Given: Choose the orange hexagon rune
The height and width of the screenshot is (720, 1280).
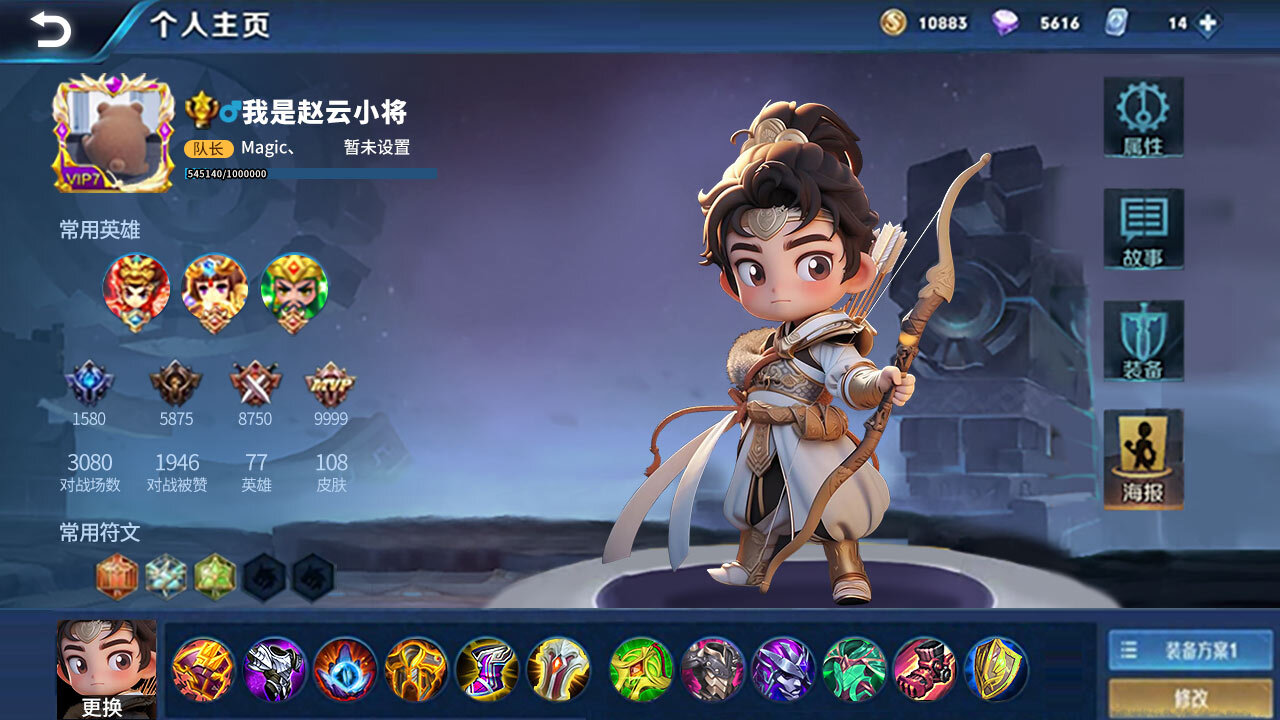Looking at the screenshot, I should pos(117,577).
